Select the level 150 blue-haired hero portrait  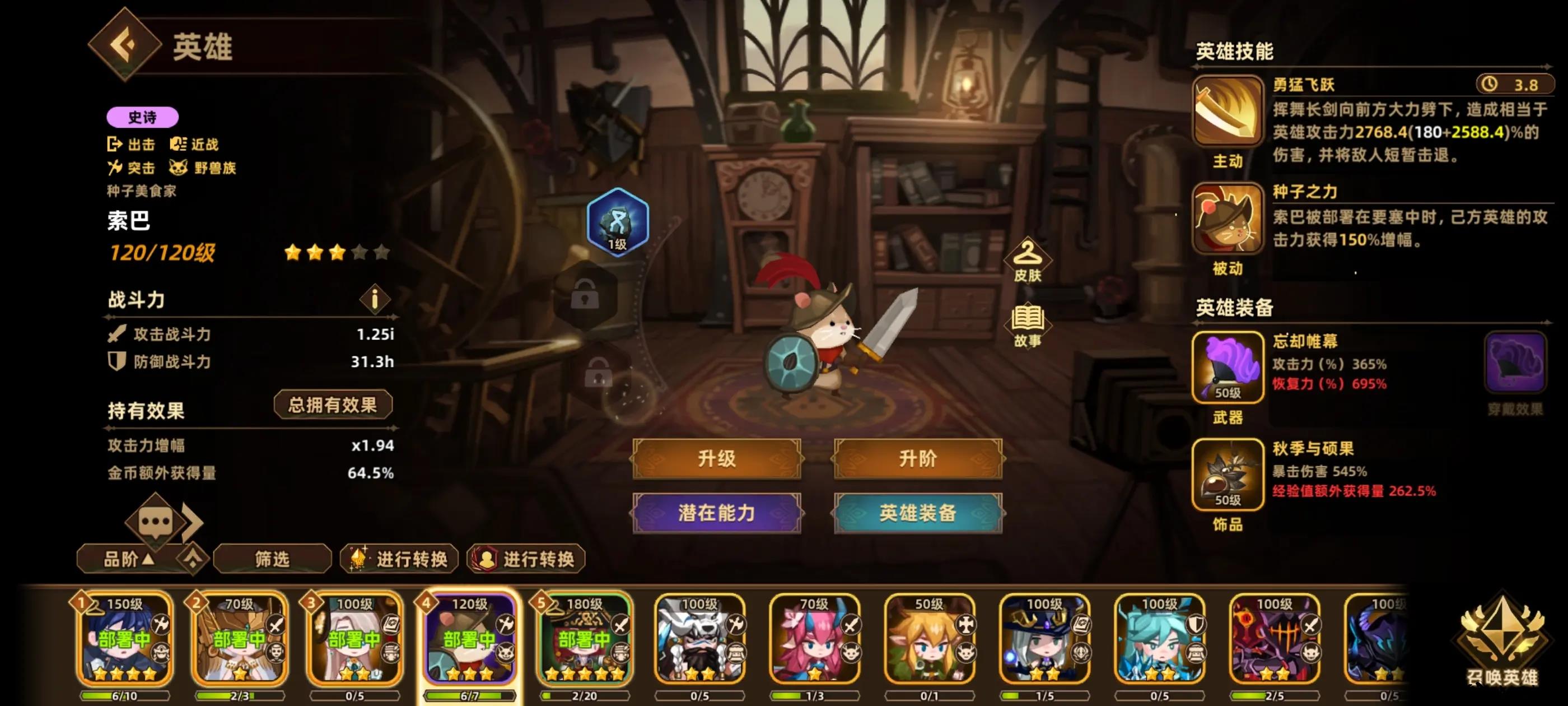point(125,640)
